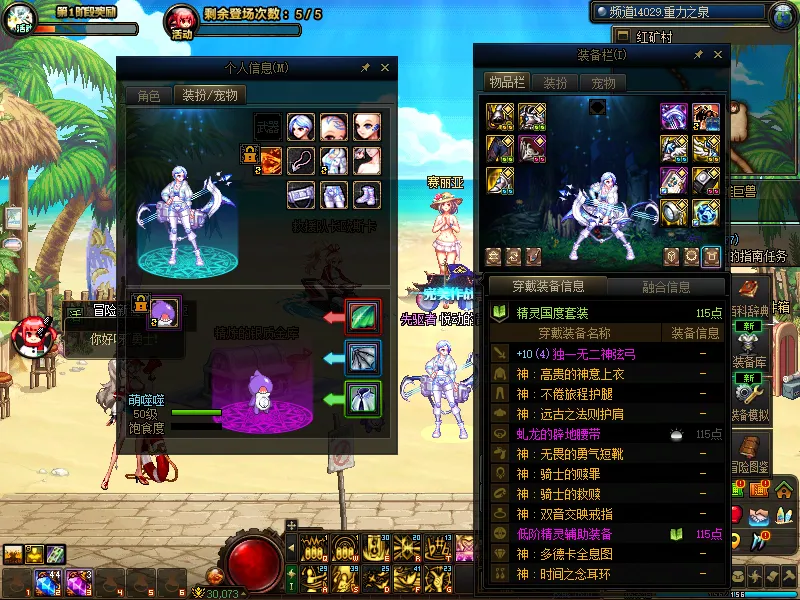This screenshot has height=600, width=800.
Task: Select the 穿戴装备信息 tab
Action: [550, 287]
